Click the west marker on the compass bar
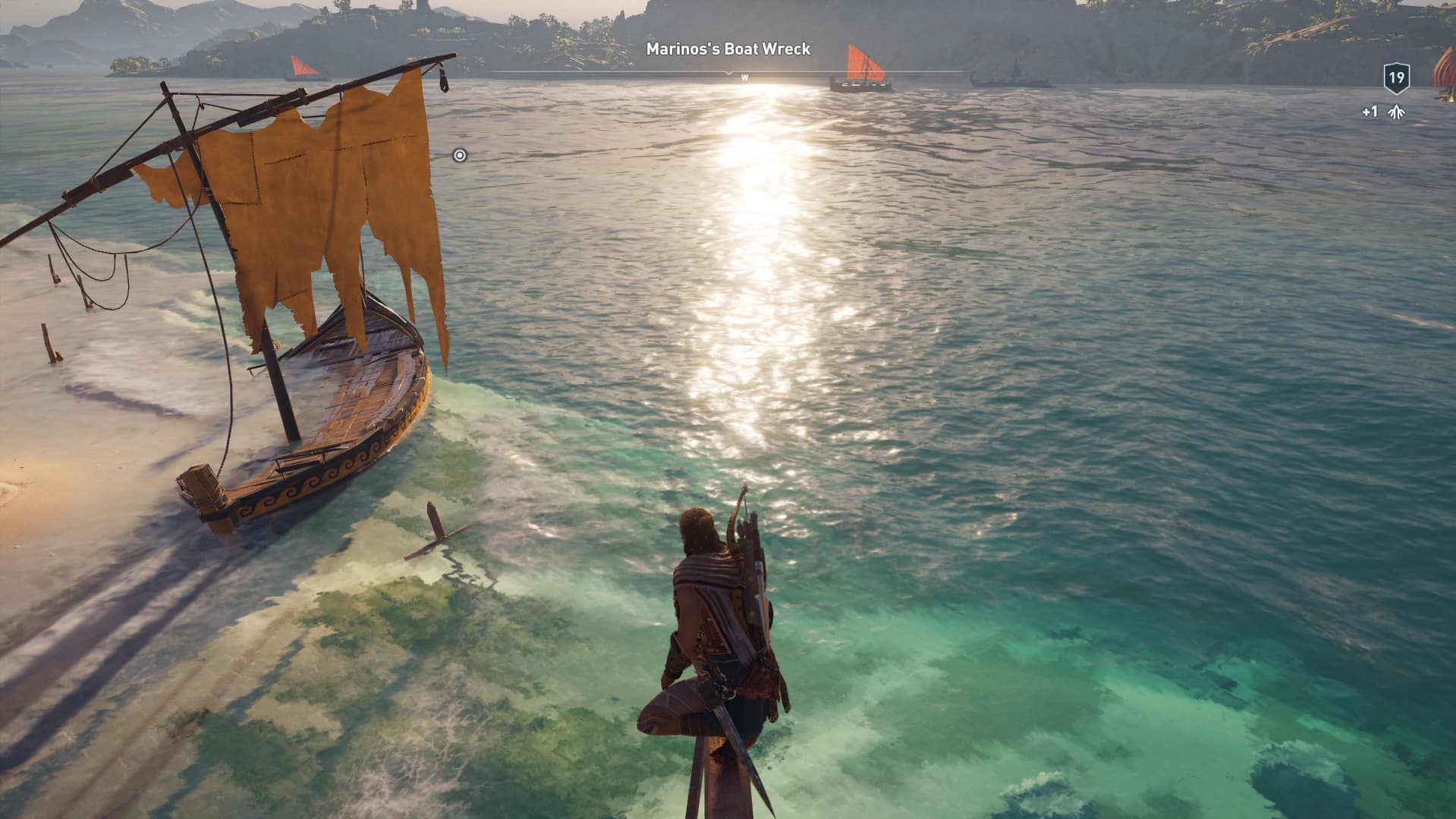The width and height of the screenshot is (1456, 819). (x=744, y=77)
